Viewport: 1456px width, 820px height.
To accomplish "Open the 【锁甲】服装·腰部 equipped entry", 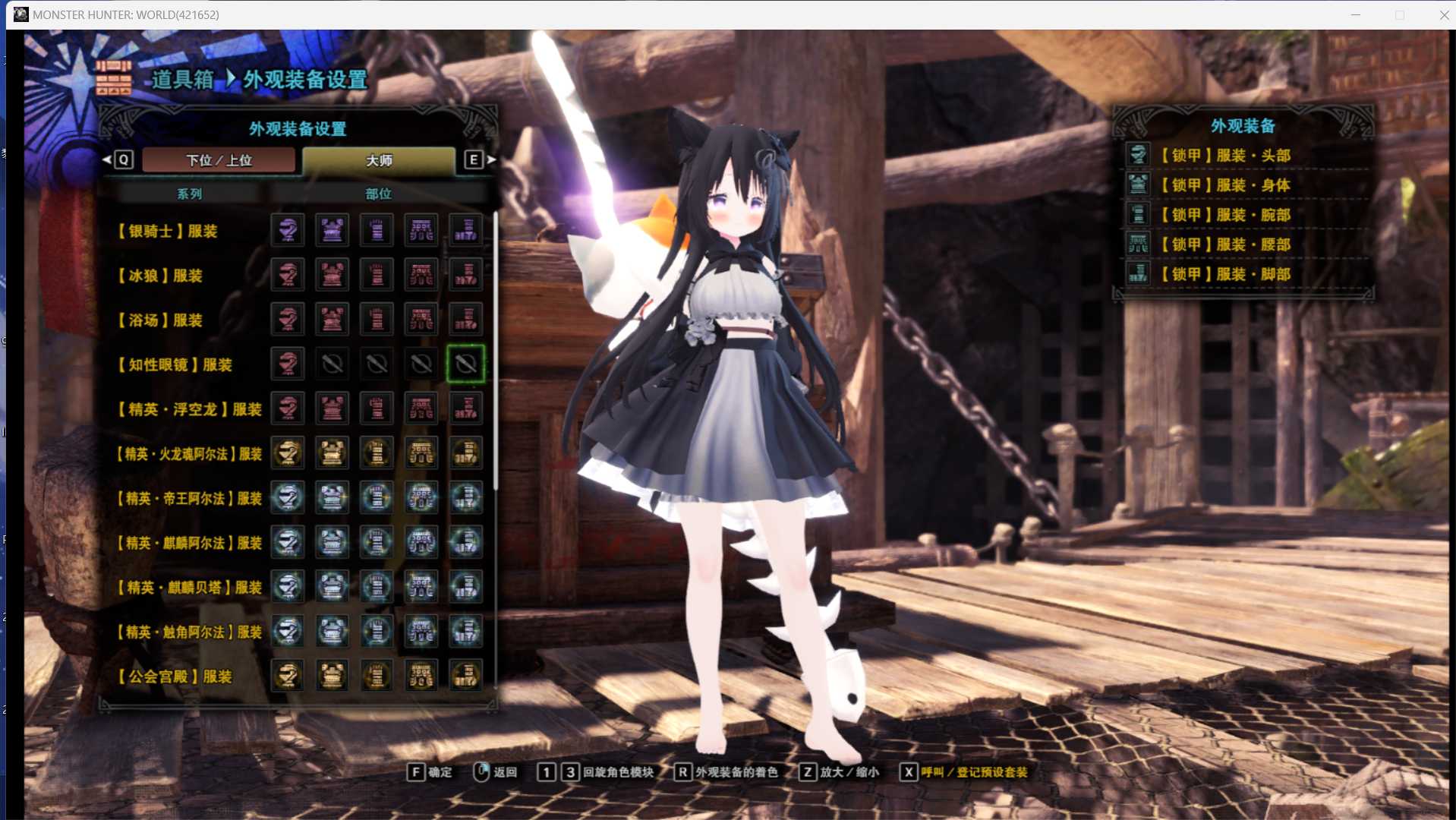I will [x=1225, y=244].
